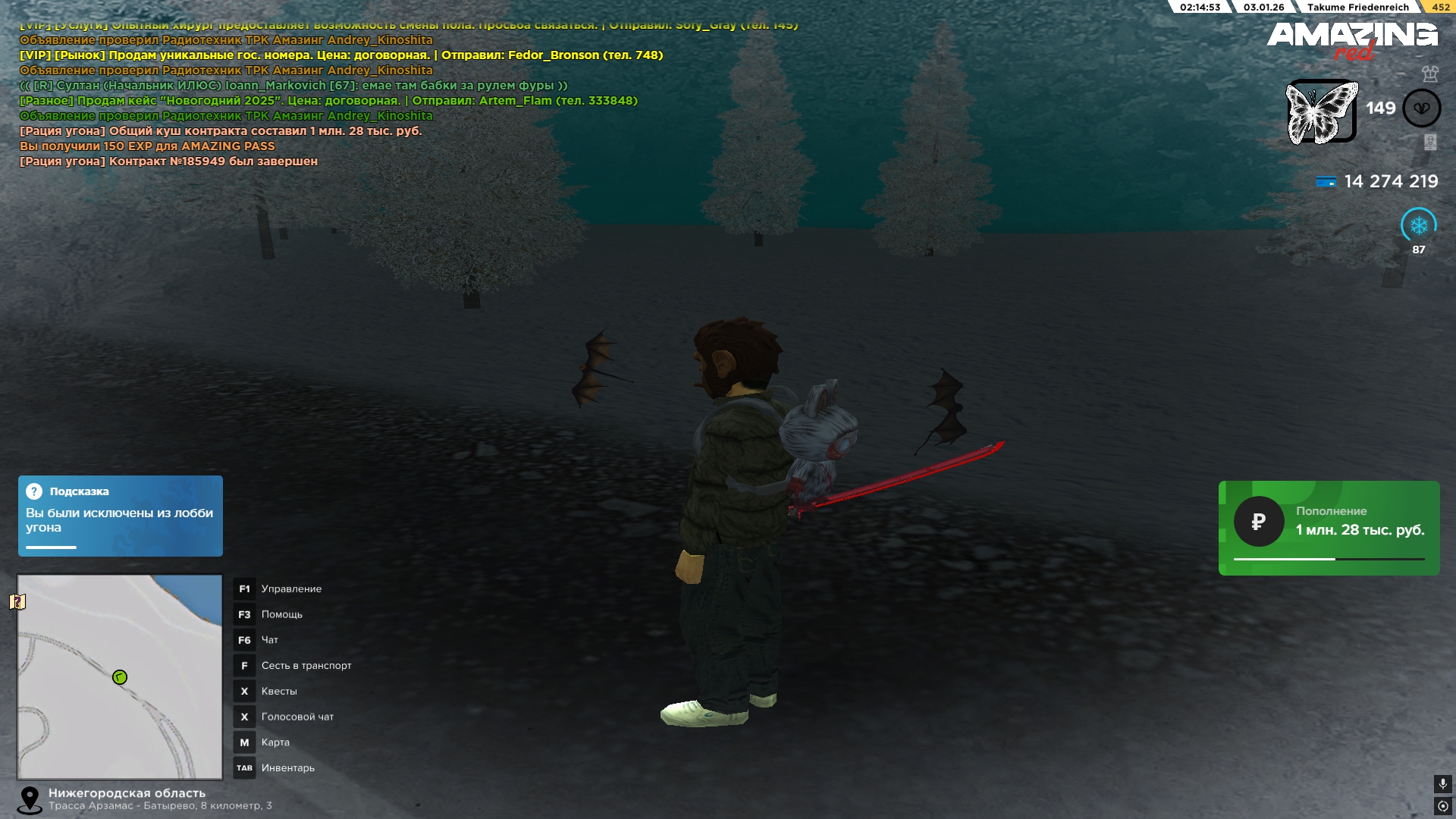Screen dimensions: 1456x819
Task: Click the Пополнение deposit notification
Action: 1329,528
